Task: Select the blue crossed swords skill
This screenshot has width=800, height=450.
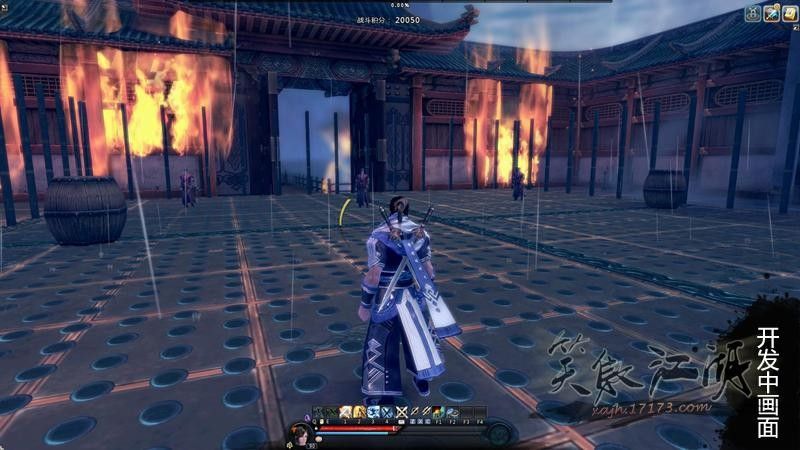Action: [387, 412]
